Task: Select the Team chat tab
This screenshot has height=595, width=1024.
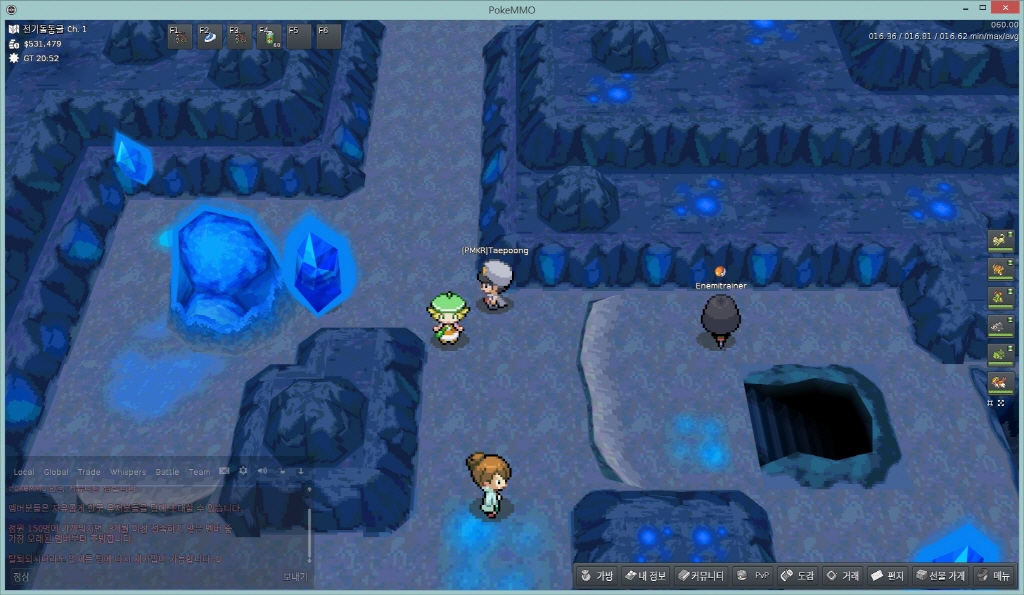Action: [199, 472]
